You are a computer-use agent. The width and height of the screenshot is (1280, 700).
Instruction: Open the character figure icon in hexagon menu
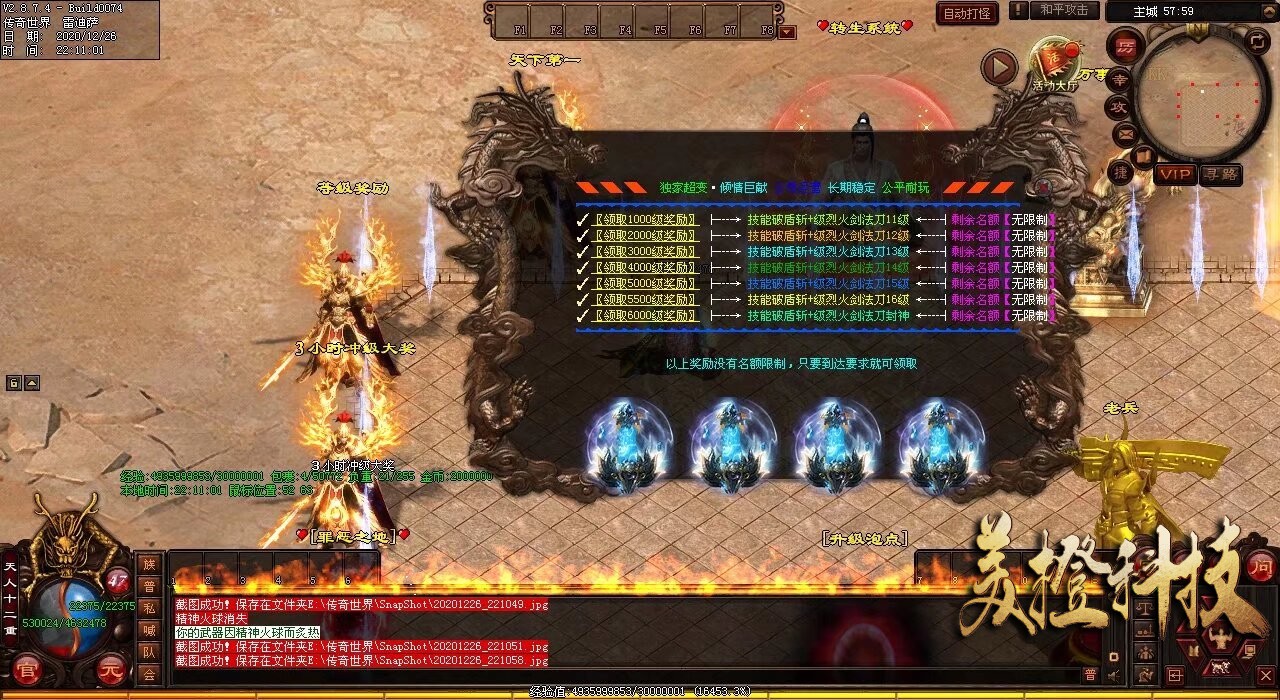coord(1219,637)
